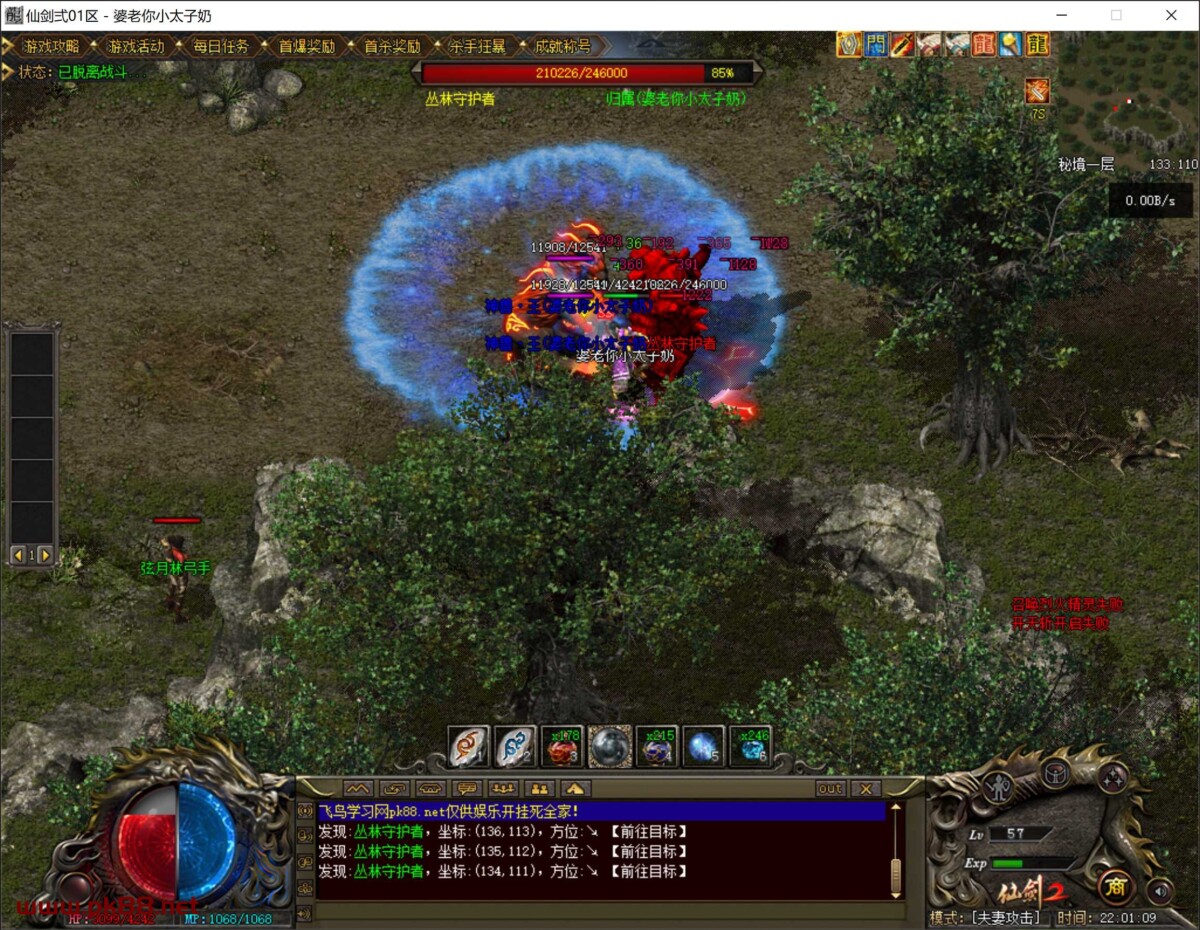Open the 首爆奖励 rewards menu
Screen dimensions: 1200x930
[306, 46]
